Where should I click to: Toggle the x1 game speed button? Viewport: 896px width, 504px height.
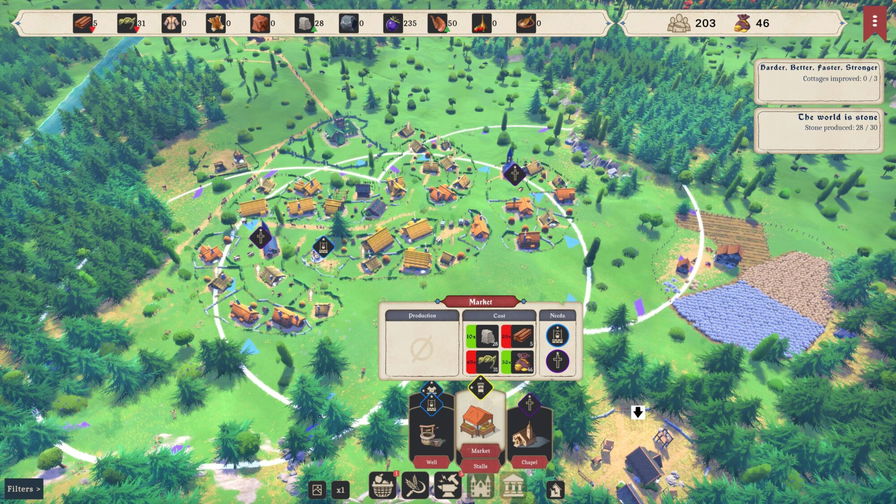pyautogui.click(x=340, y=490)
